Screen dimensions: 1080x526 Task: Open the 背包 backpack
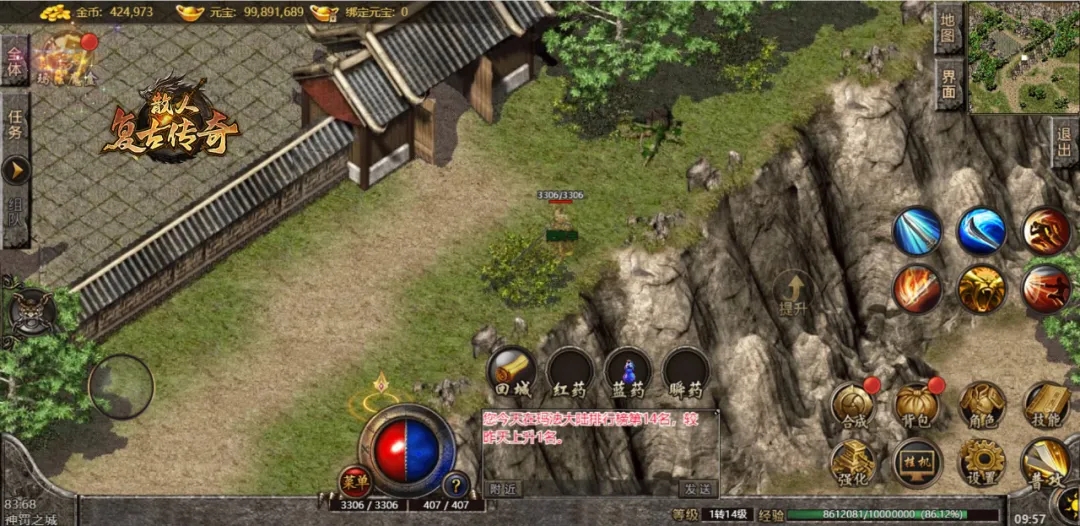tap(916, 405)
